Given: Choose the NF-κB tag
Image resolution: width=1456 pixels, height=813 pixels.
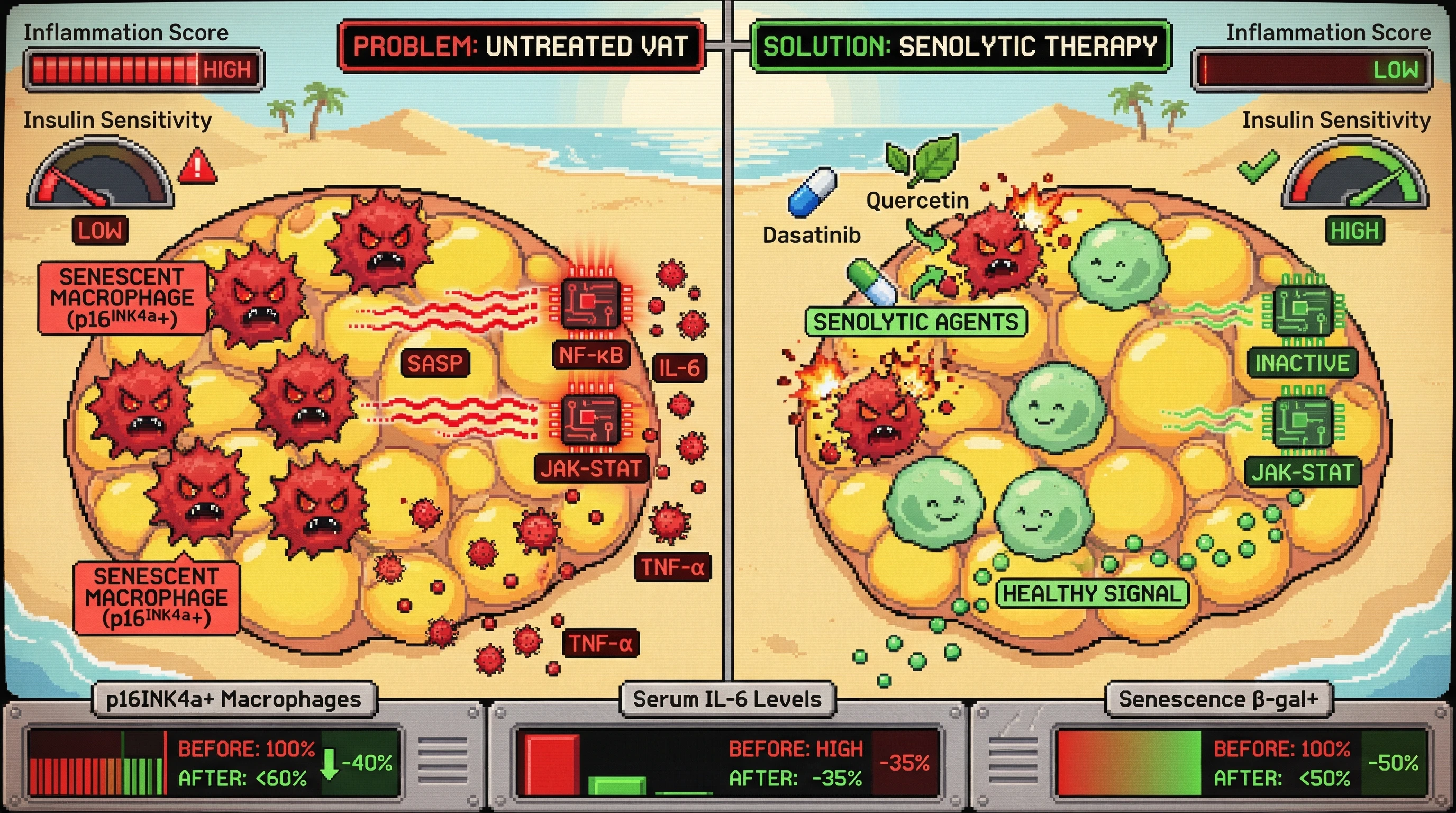Looking at the screenshot, I should point(590,356).
